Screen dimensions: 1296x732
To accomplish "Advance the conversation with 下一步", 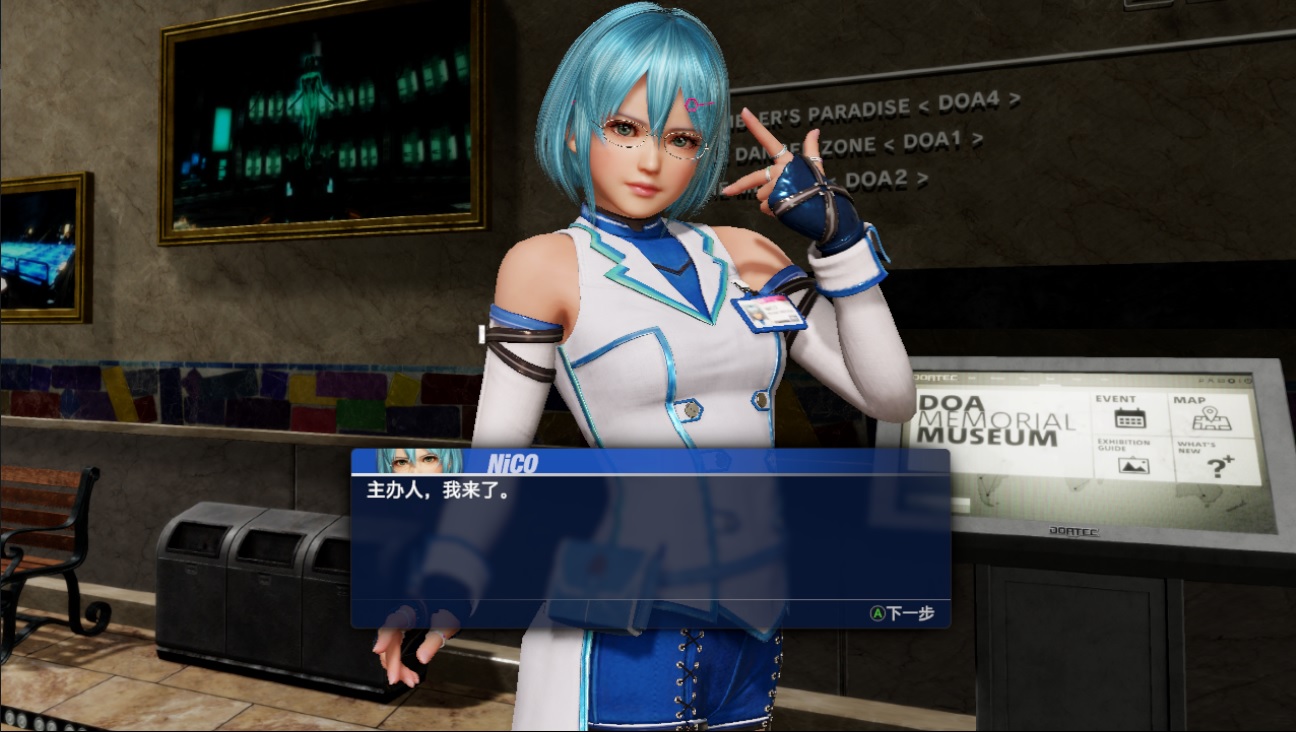I will pos(902,613).
